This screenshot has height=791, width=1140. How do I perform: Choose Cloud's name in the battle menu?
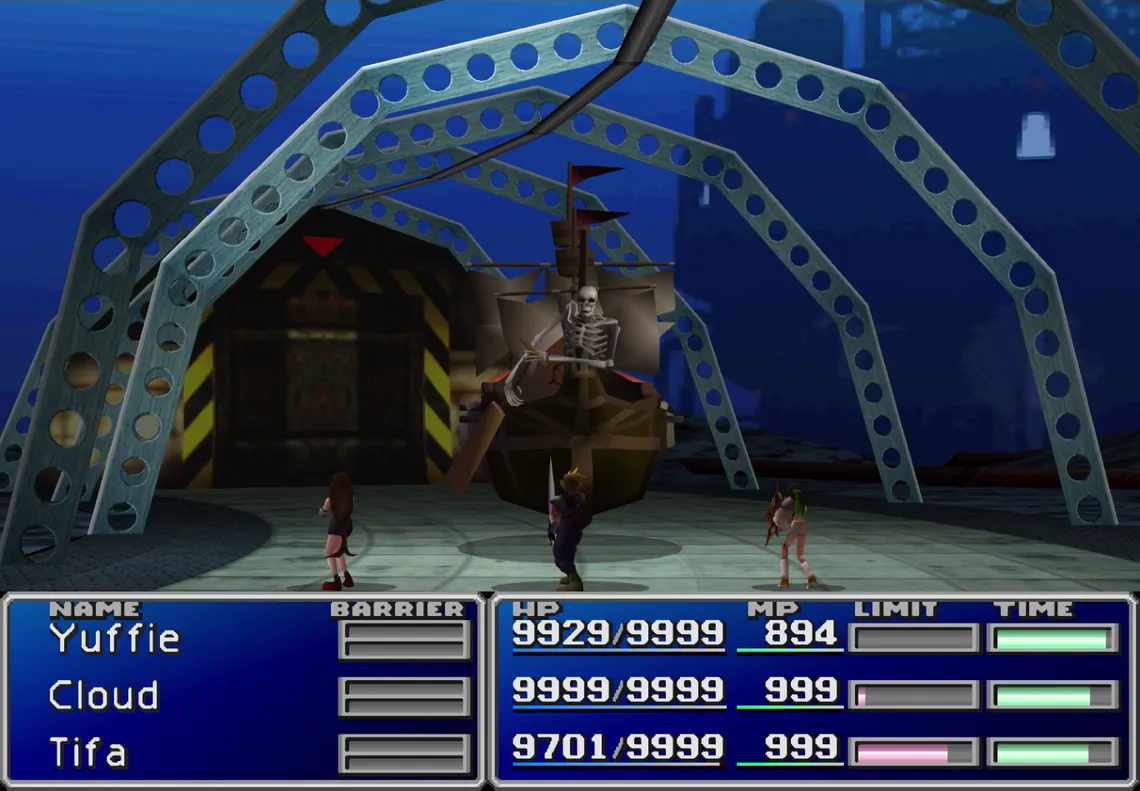(104, 696)
